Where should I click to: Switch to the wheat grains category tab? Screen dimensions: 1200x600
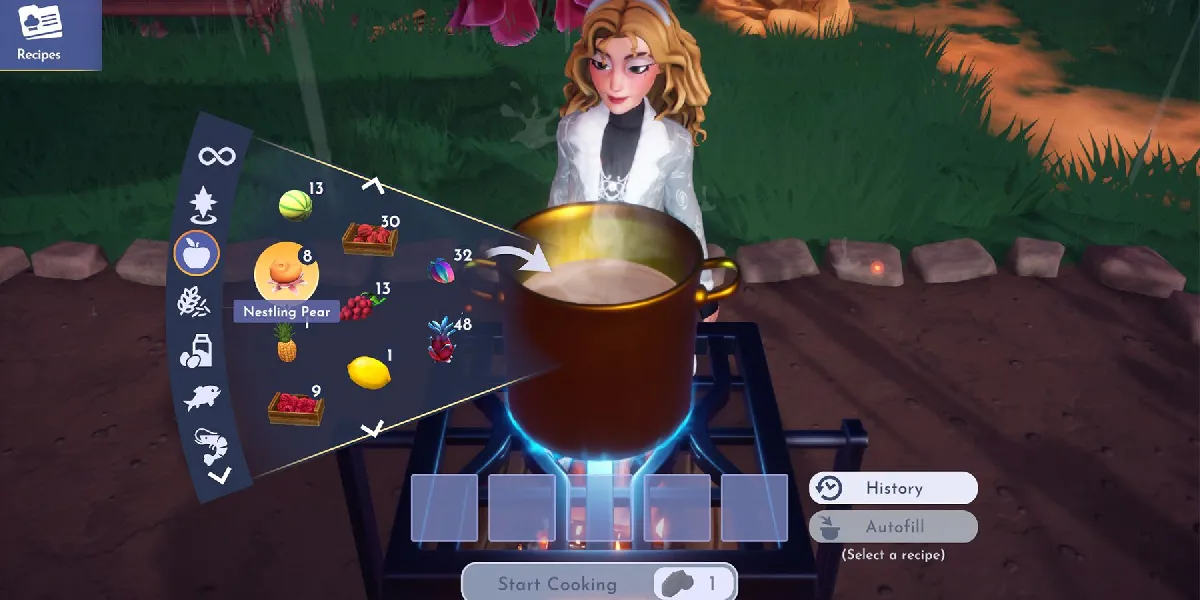192,301
